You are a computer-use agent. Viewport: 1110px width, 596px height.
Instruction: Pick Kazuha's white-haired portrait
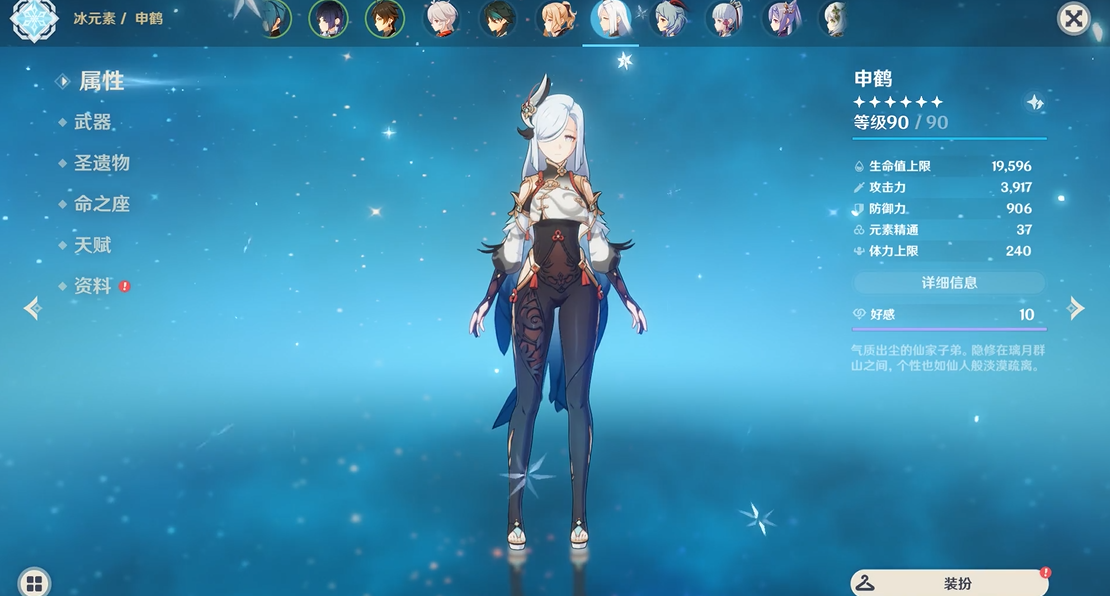click(441, 19)
